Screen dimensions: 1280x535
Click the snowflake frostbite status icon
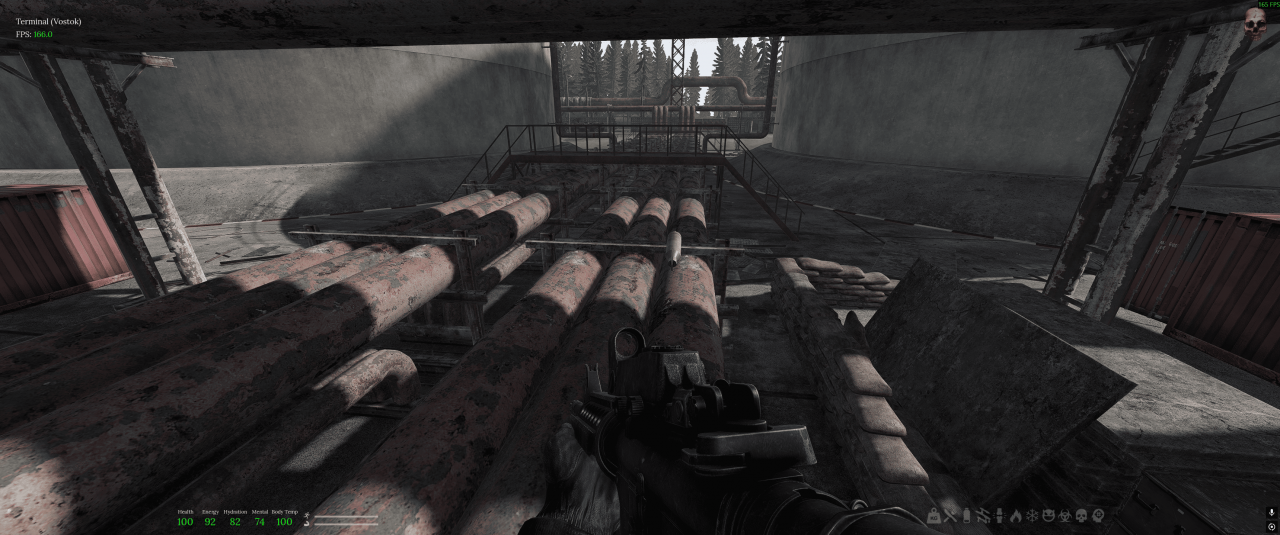click(1032, 516)
